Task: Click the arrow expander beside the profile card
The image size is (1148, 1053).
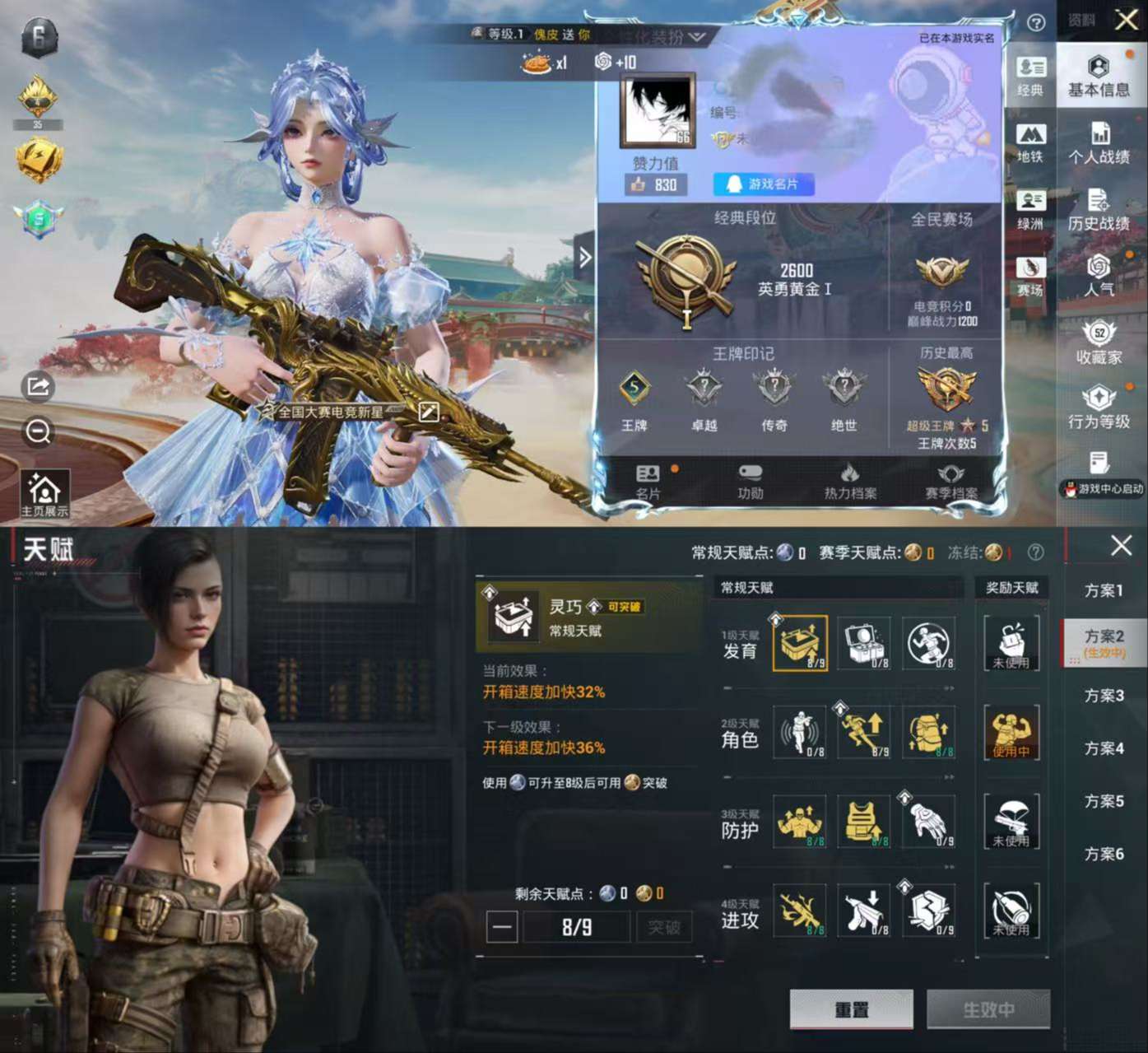Action: coord(586,258)
